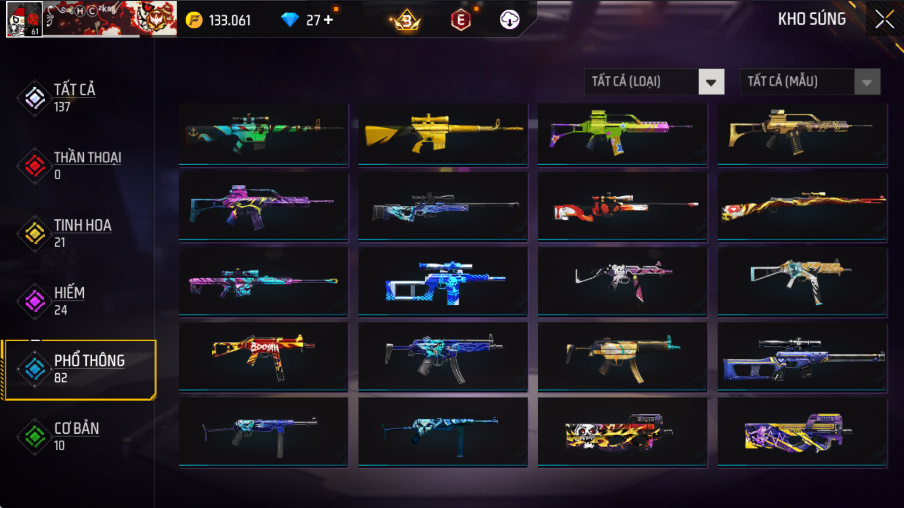Open the player profile avatar
This screenshot has width=904, height=508.
coord(23,19)
